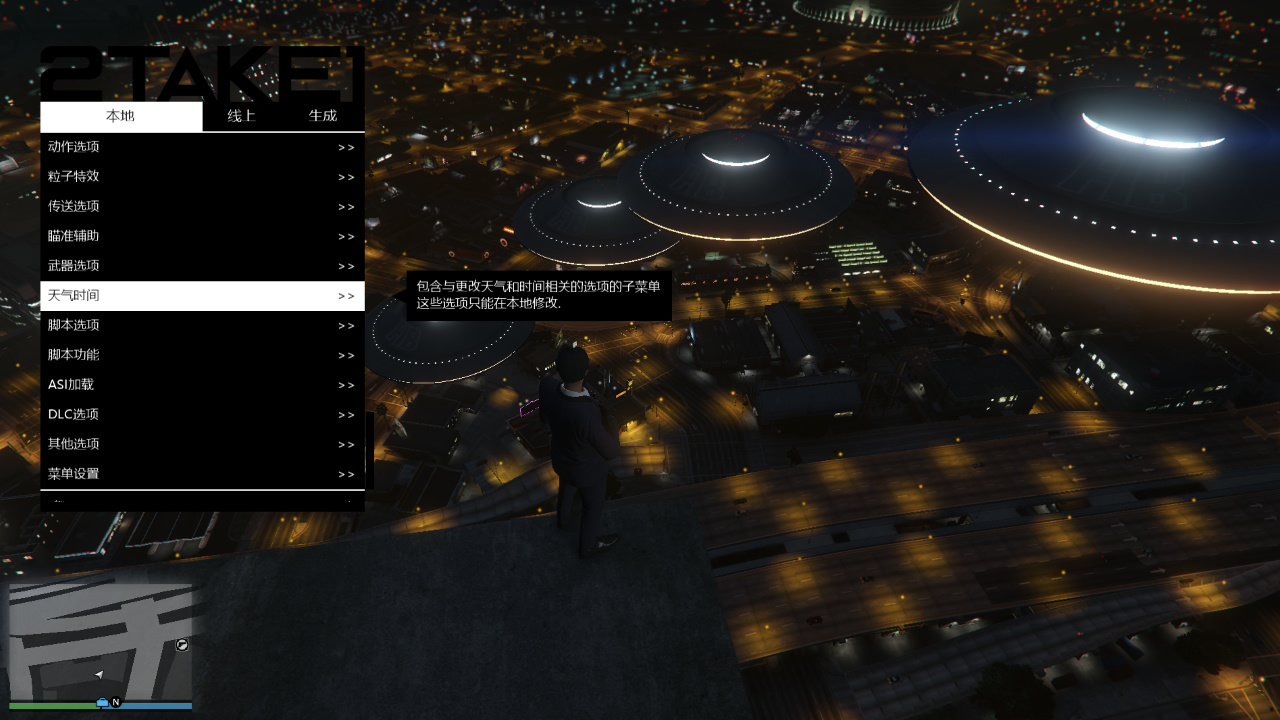
Task: Click the player arrow on the minimap
Action: 97,674
